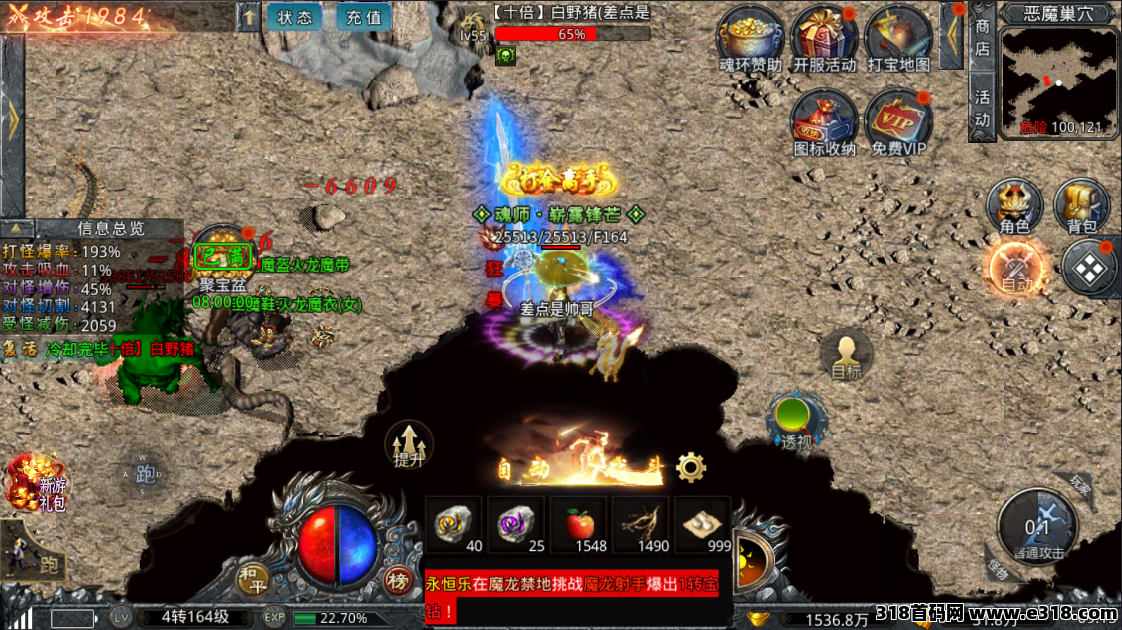Screen dimensions: 1122x630
Task: Open the 开服活动 gift box event
Action: point(824,38)
